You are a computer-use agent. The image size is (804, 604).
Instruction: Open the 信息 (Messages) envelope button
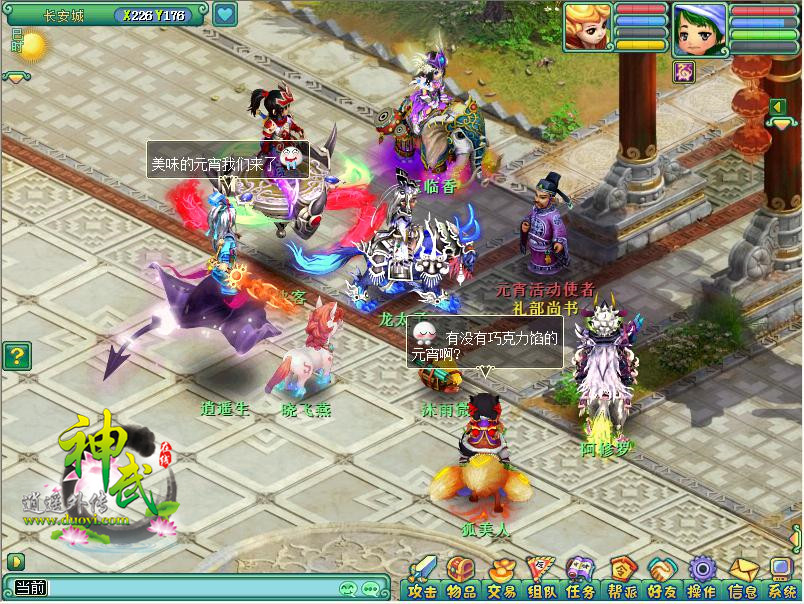(x=741, y=580)
